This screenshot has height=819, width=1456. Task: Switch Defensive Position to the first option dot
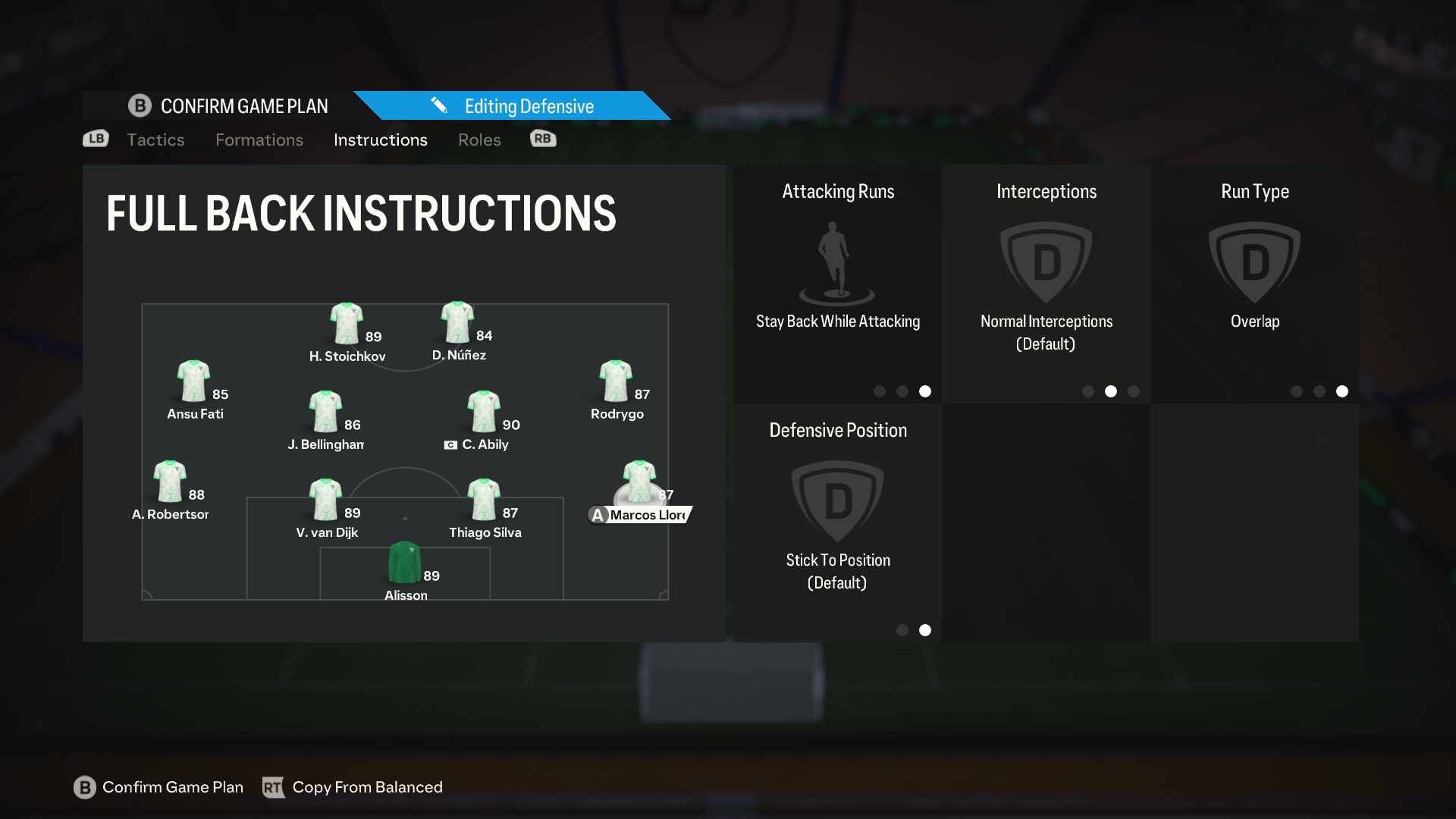point(902,629)
